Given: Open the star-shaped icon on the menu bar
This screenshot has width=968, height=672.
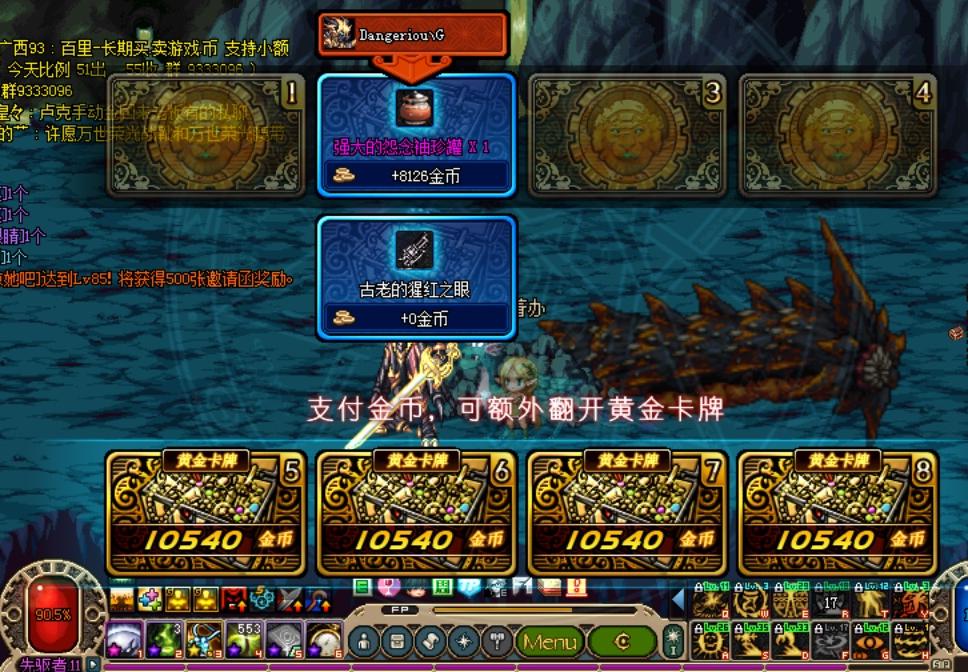Looking at the screenshot, I should (x=464, y=641).
